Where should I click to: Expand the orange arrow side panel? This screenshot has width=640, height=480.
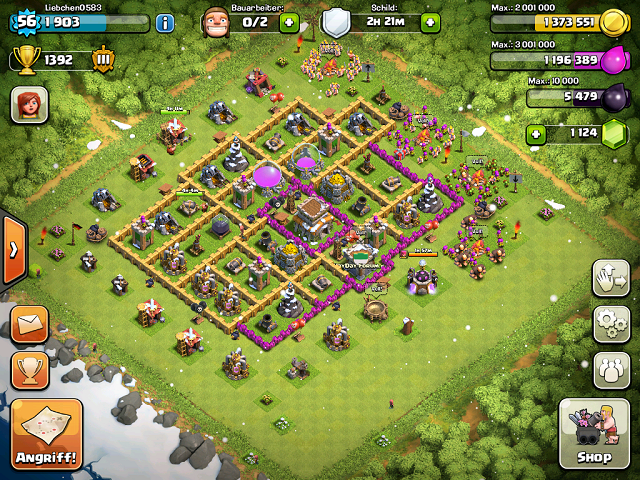tap(11, 249)
